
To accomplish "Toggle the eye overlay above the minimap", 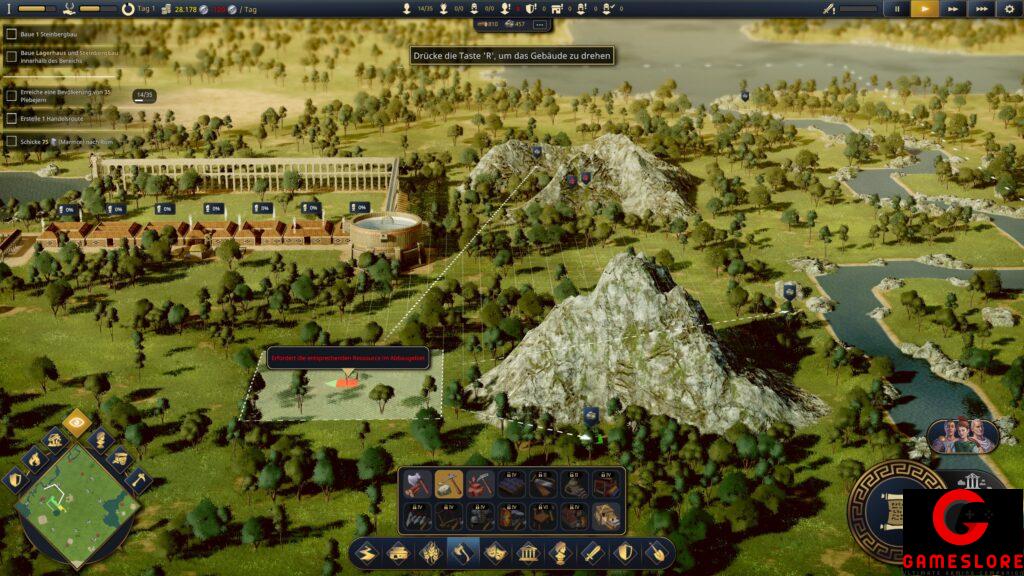I will click(76, 421).
